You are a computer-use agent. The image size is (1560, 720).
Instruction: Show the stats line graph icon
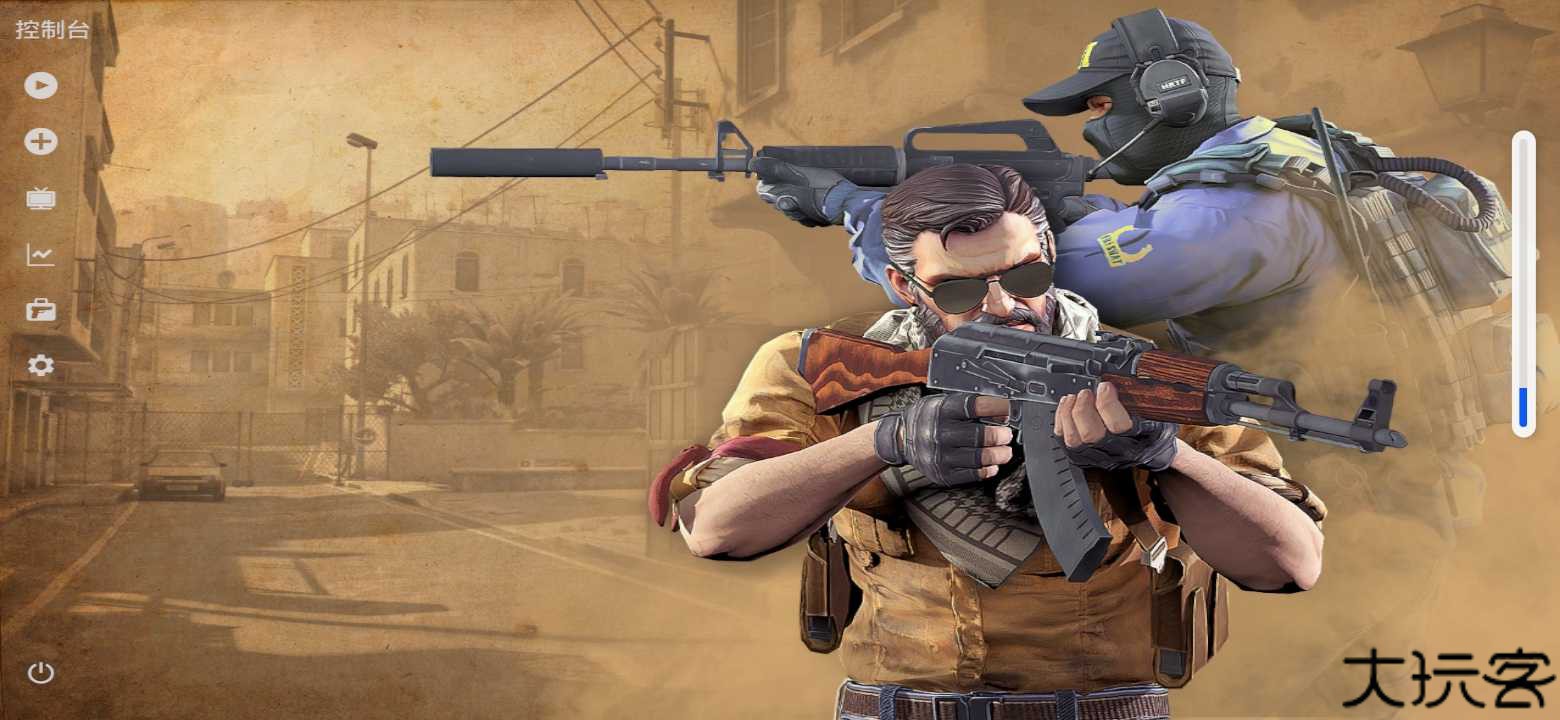[41, 255]
